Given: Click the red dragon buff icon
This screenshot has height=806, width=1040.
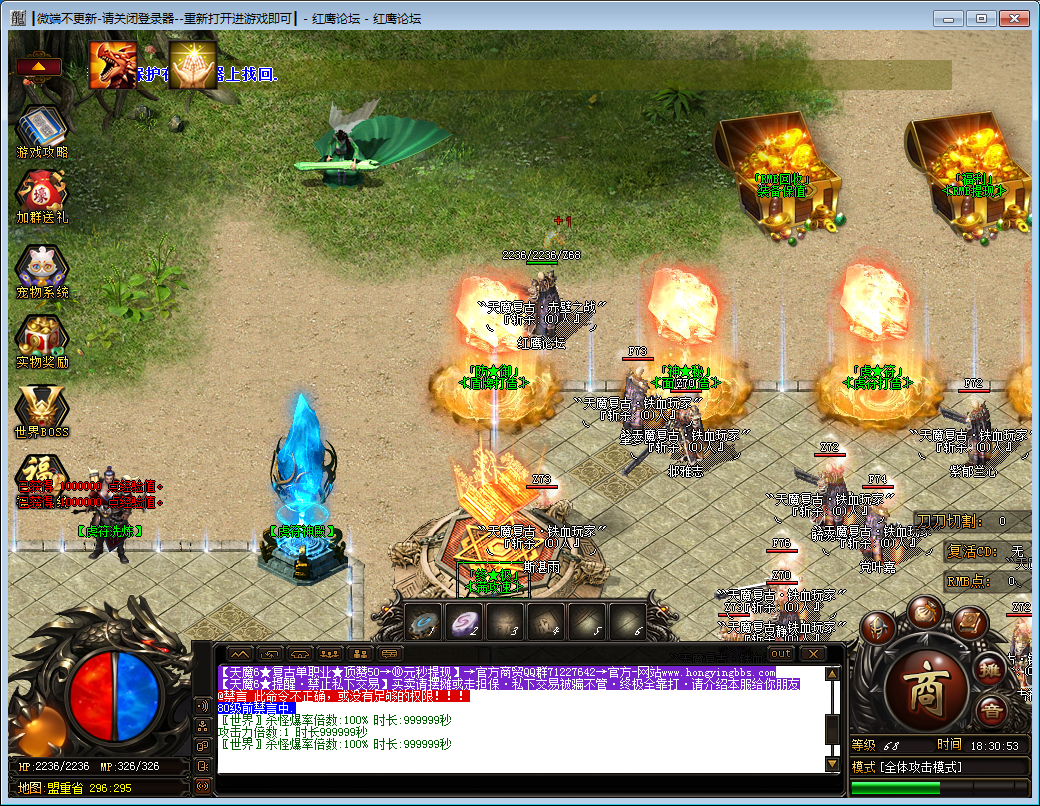Looking at the screenshot, I should pyautogui.click(x=113, y=65).
